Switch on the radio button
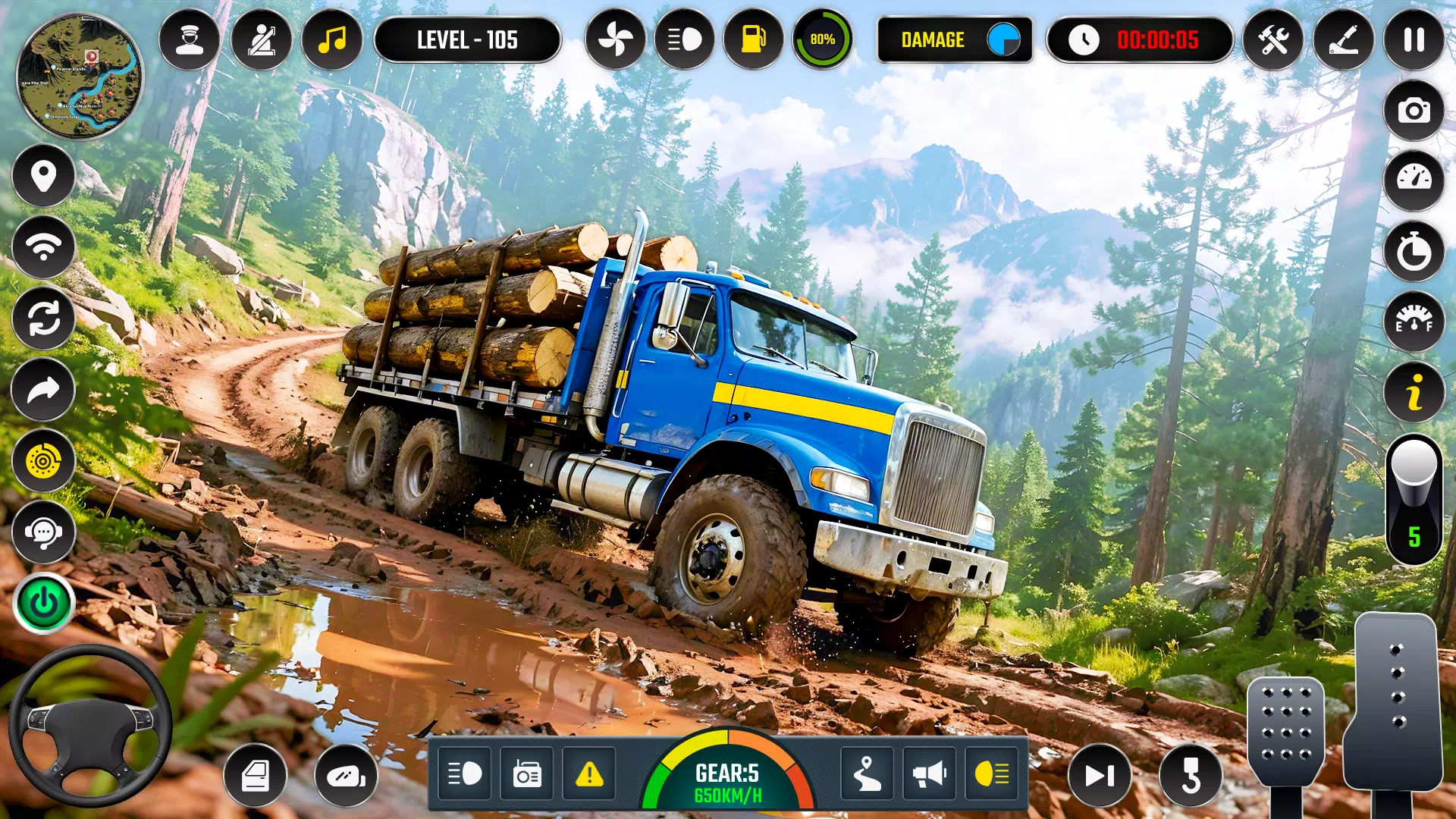 point(527,774)
